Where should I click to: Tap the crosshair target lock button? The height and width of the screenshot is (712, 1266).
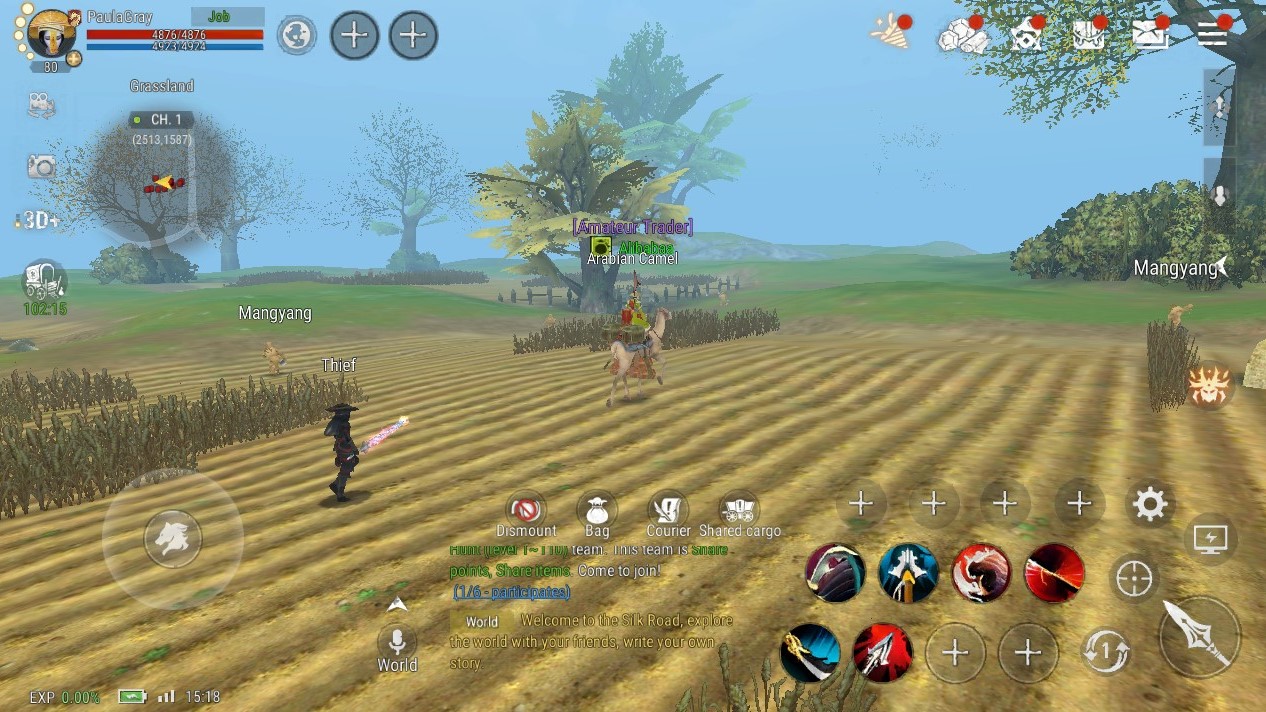1134,579
